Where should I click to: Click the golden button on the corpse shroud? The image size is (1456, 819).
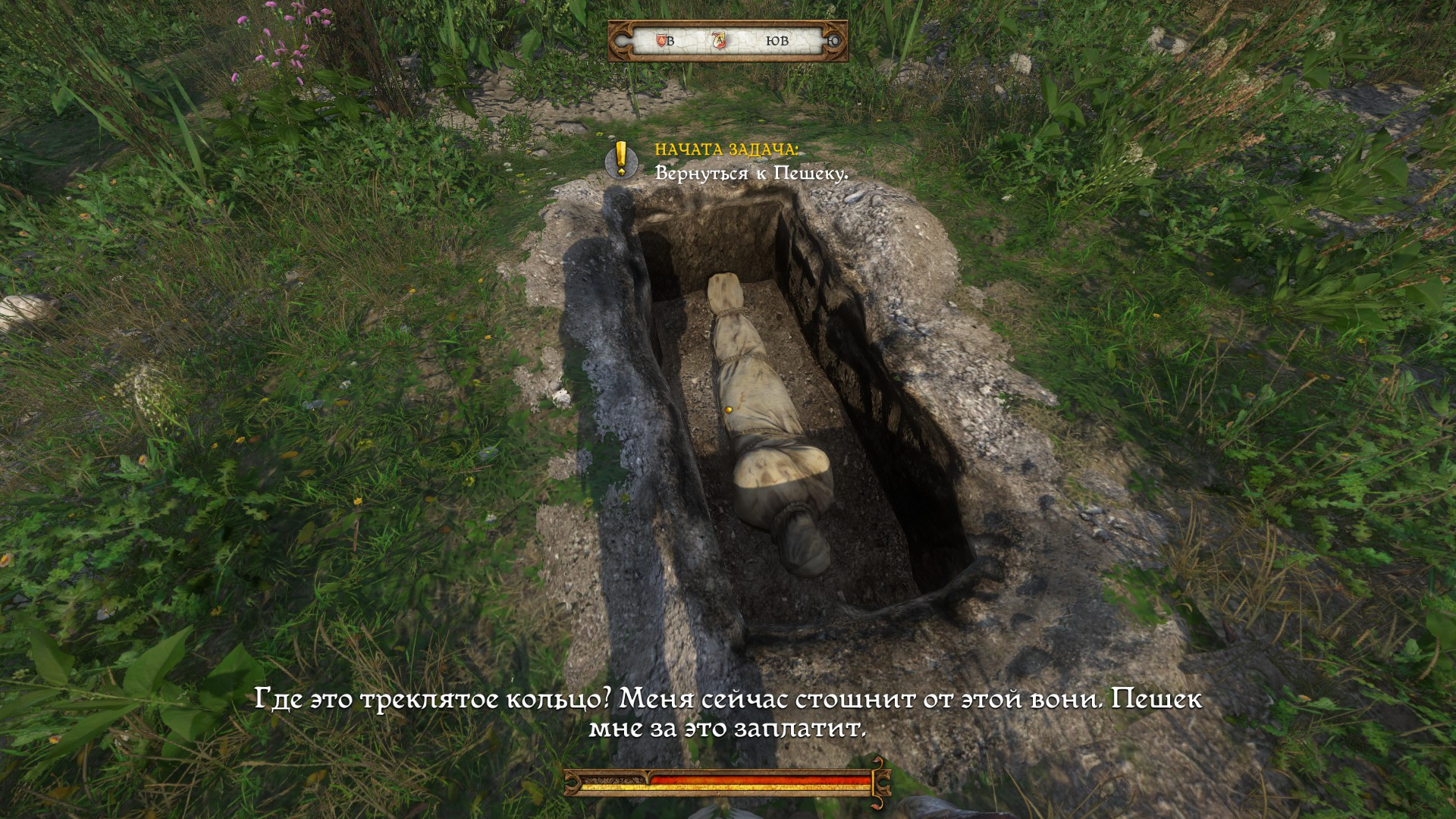pyautogui.click(x=729, y=410)
